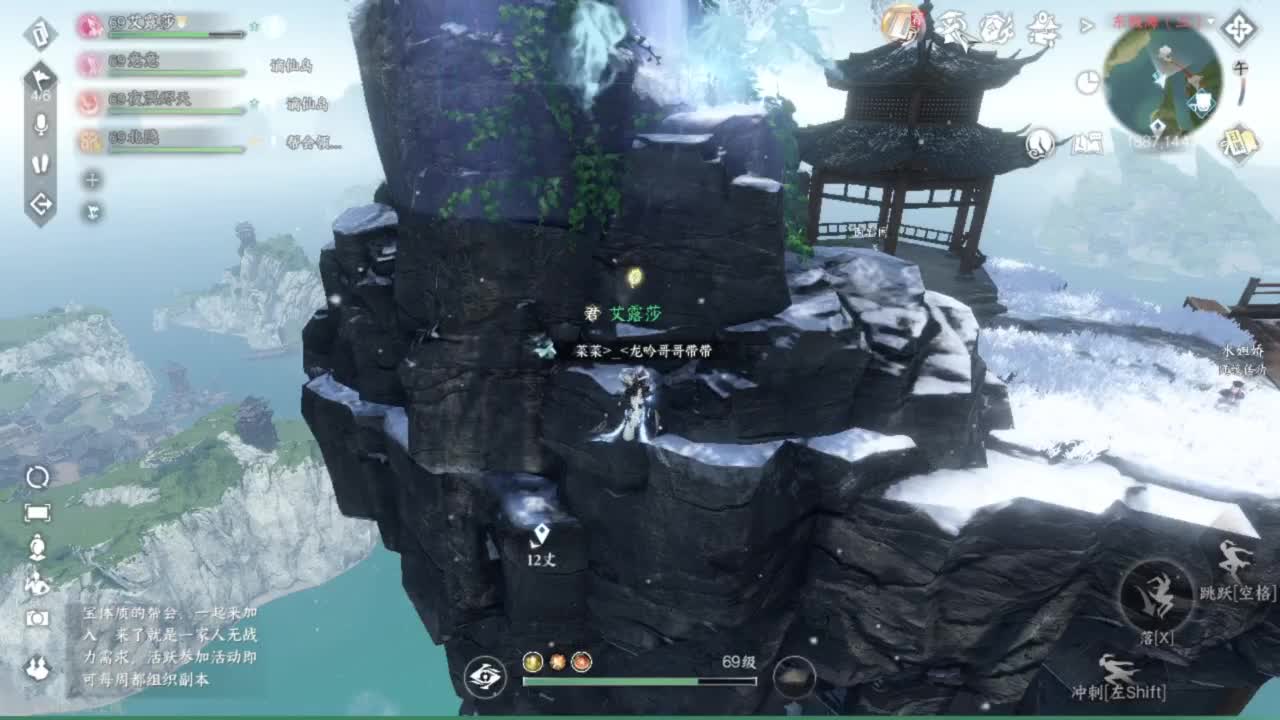Click the compass navigation icon right of the minimap
The height and width of the screenshot is (720, 1280).
pos(1238,29)
